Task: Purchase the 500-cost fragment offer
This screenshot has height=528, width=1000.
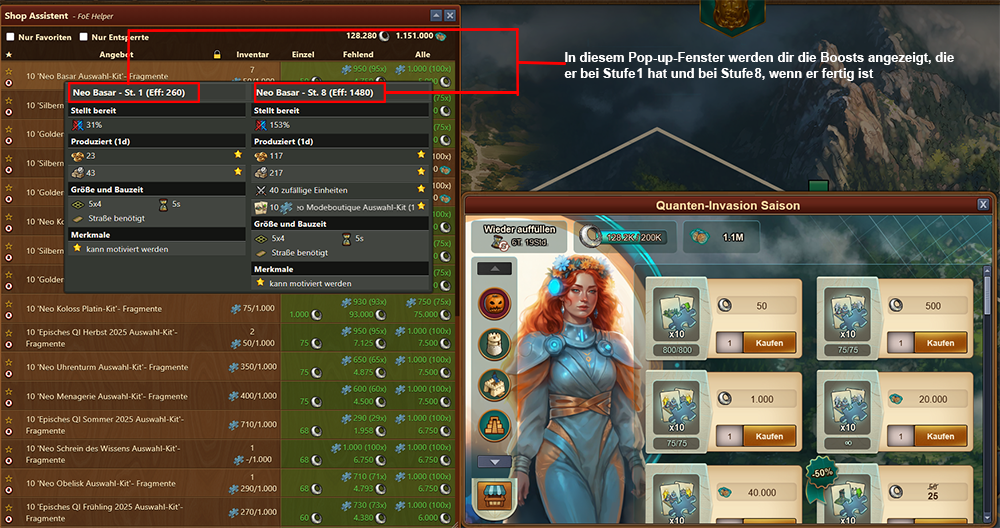Action: click(940, 343)
